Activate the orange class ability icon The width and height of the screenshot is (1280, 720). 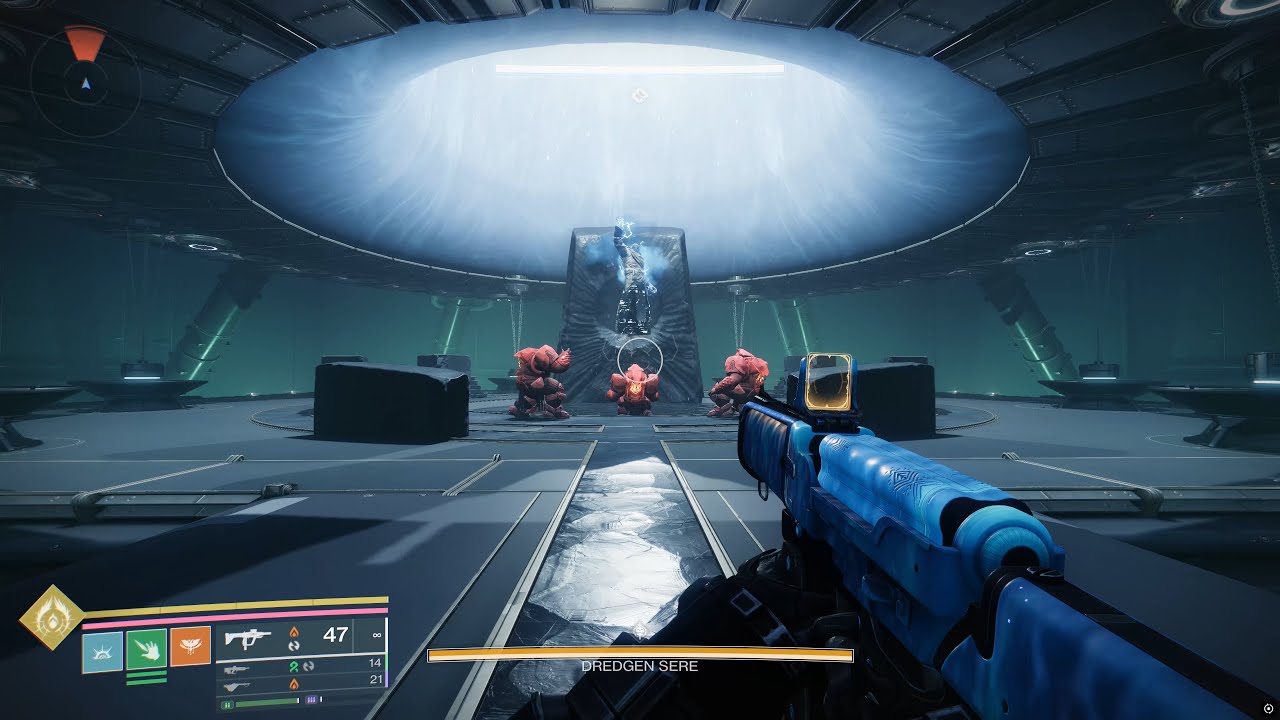pos(190,646)
